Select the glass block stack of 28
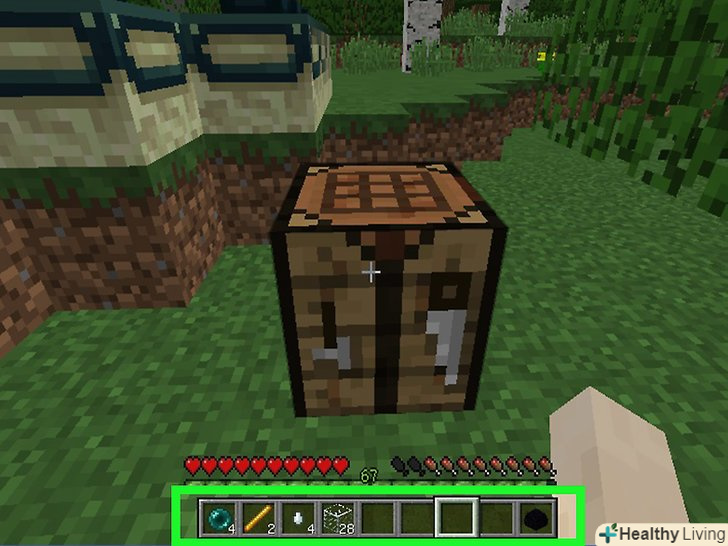The height and width of the screenshot is (546, 728). point(335,516)
